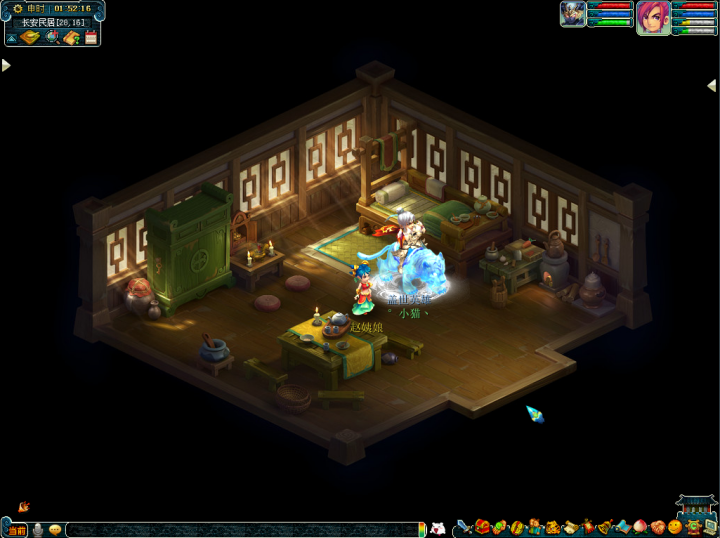Select the pink-haired character portrait
The height and width of the screenshot is (538, 720).
653,18
